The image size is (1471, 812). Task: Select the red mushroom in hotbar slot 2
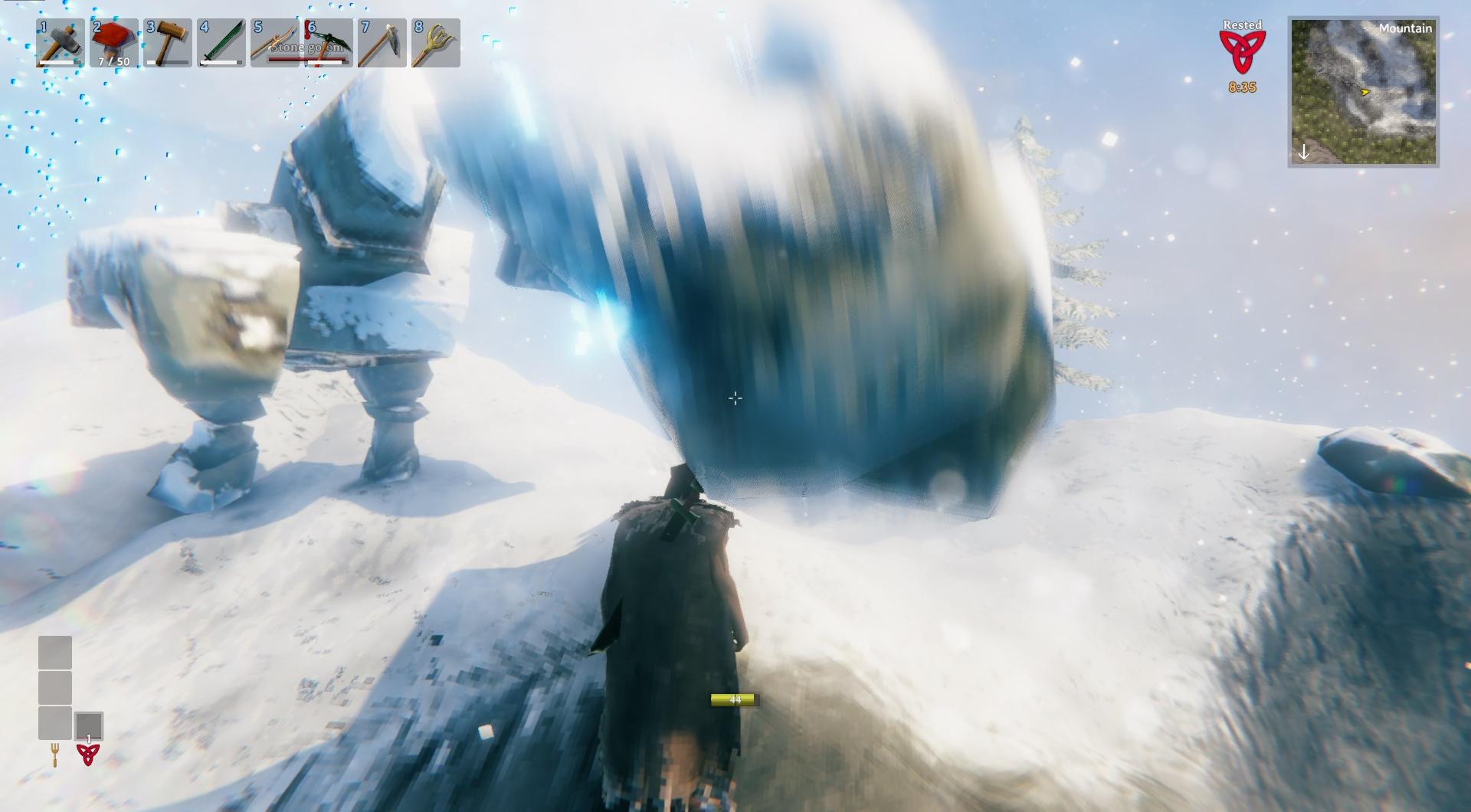click(113, 43)
